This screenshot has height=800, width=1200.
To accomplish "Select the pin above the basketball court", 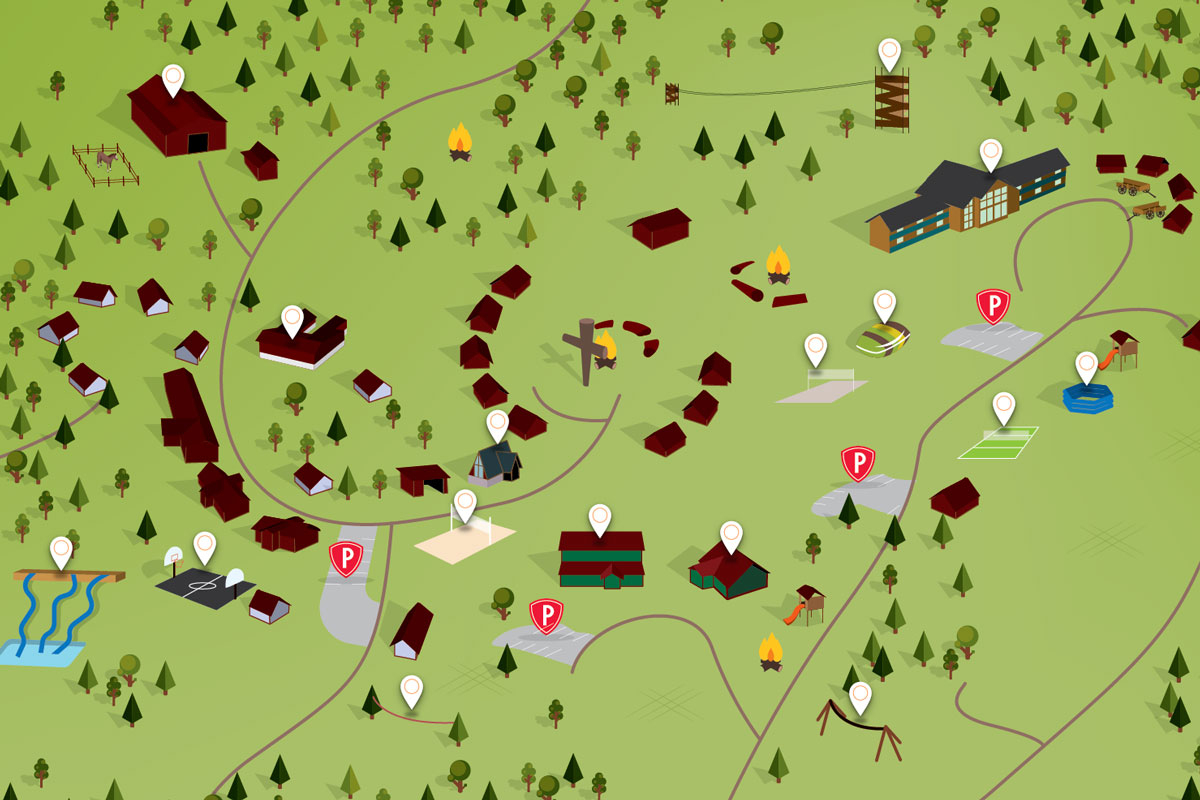I will click(205, 546).
